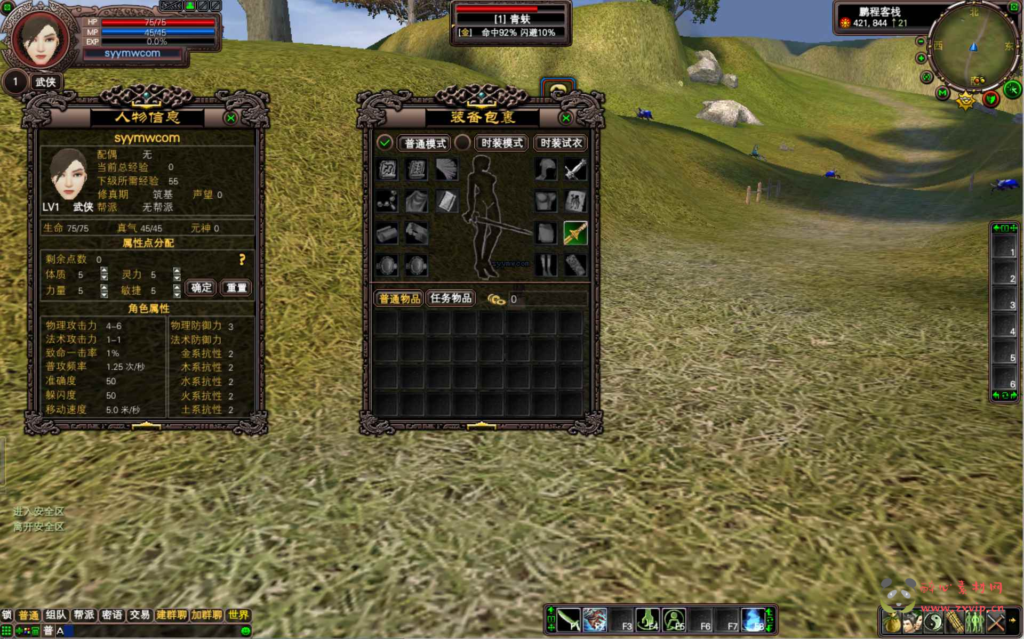This screenshot has width=1024, height=639.
Task: Click the circular minimap
Action: tap(973, 45)
